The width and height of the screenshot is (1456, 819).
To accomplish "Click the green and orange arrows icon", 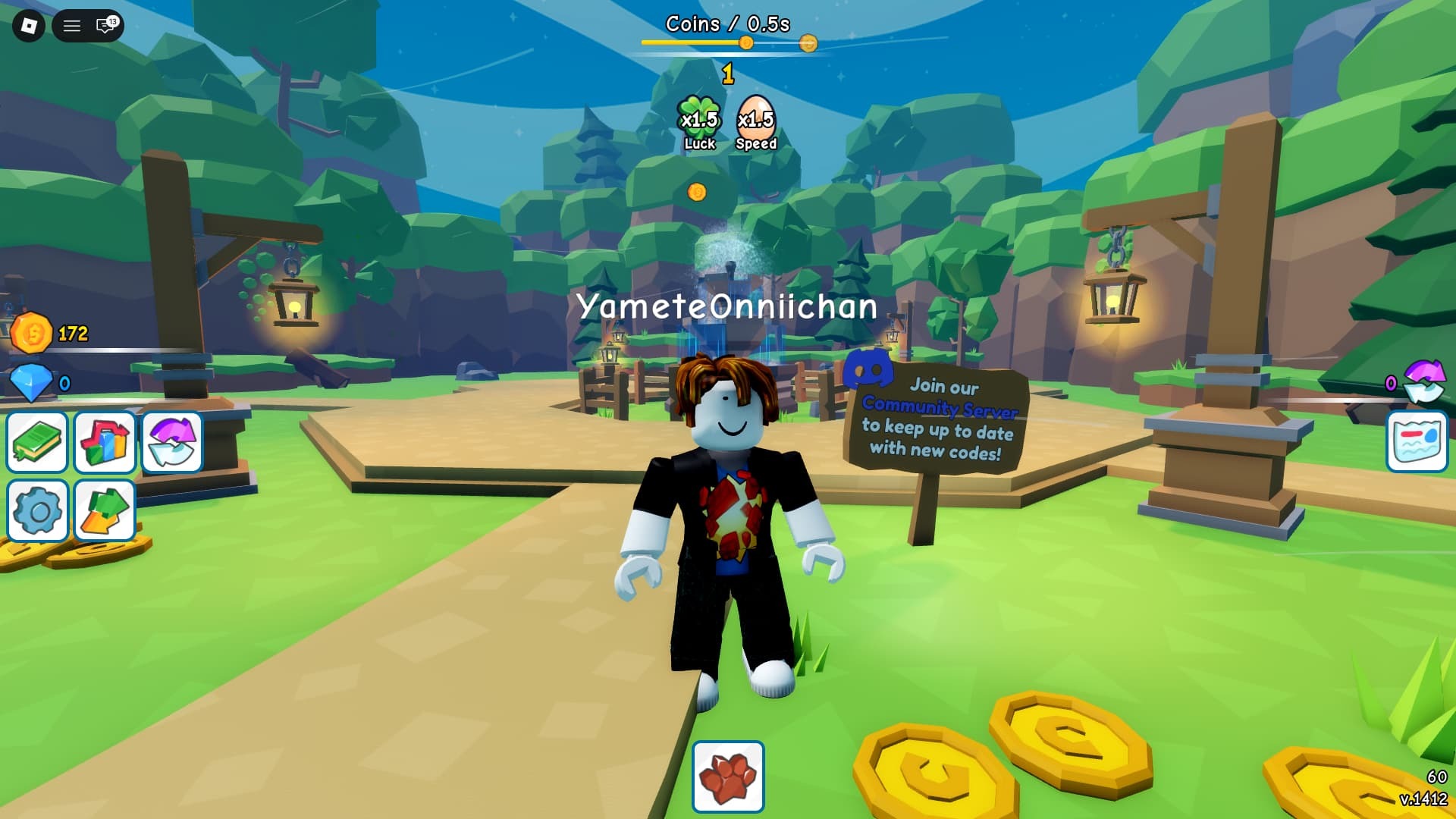I will pyautogui.click(x=105, y=510).
